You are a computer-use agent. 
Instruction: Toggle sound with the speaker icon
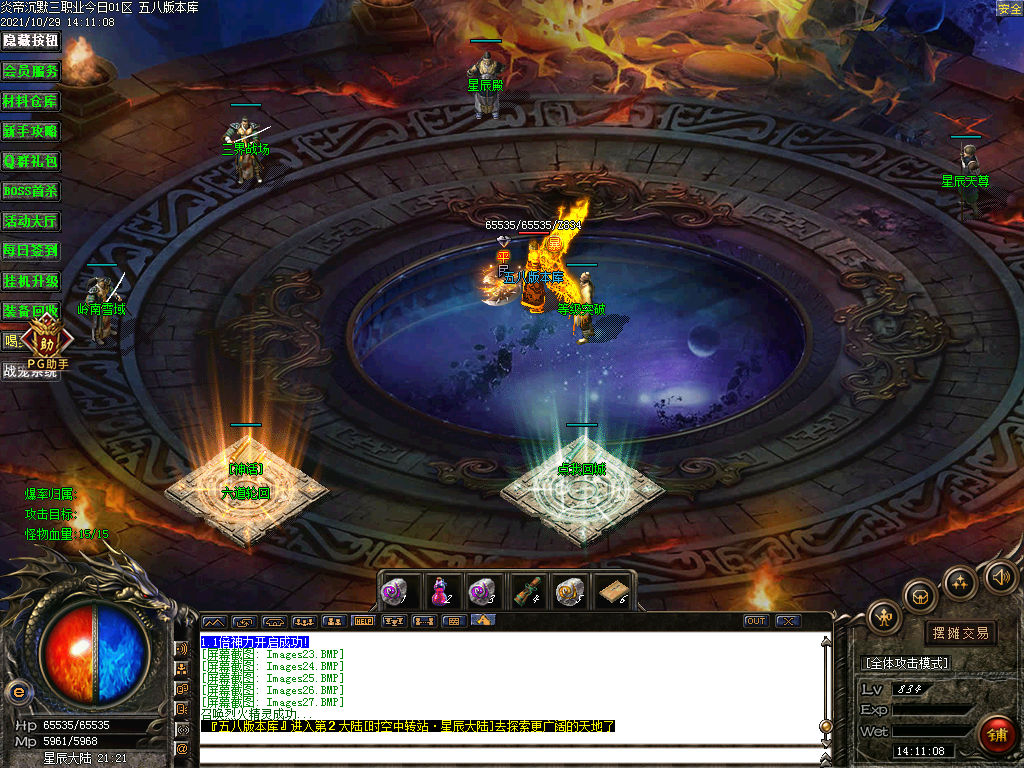click(x=1000, y=576)
